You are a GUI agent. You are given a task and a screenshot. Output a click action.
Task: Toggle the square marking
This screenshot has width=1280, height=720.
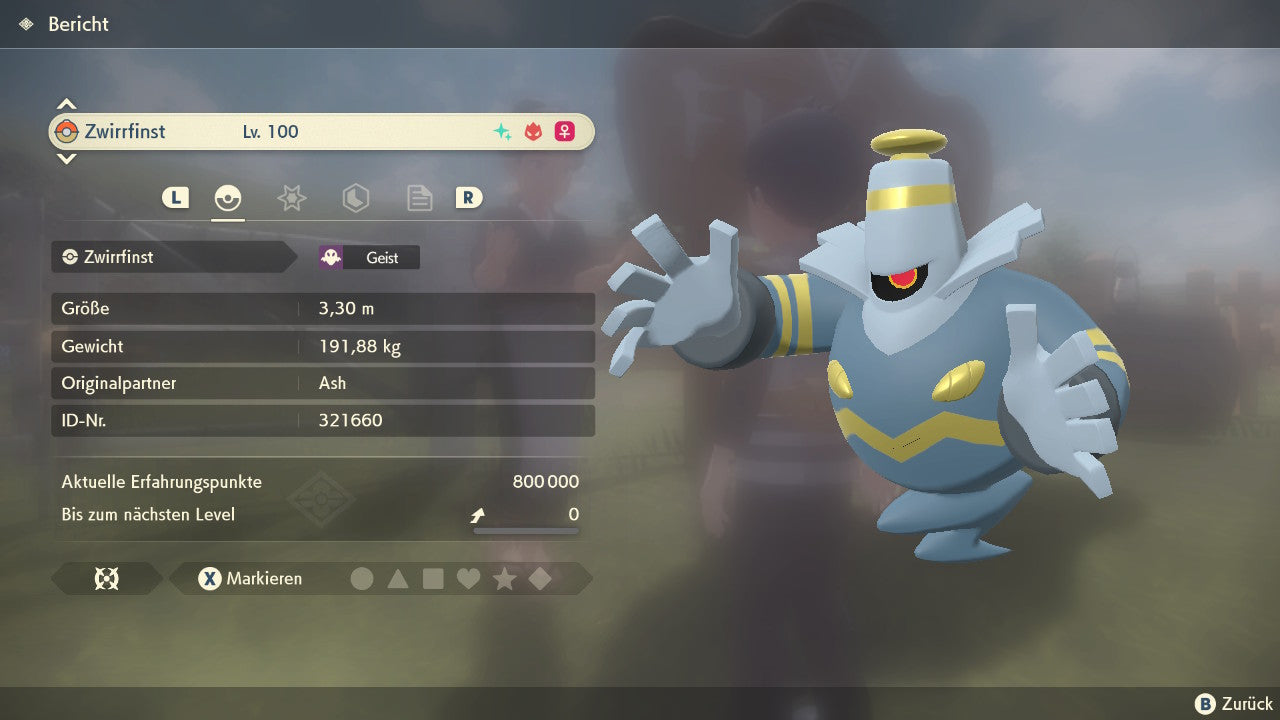pyautogui.click(x=433, y=579)
